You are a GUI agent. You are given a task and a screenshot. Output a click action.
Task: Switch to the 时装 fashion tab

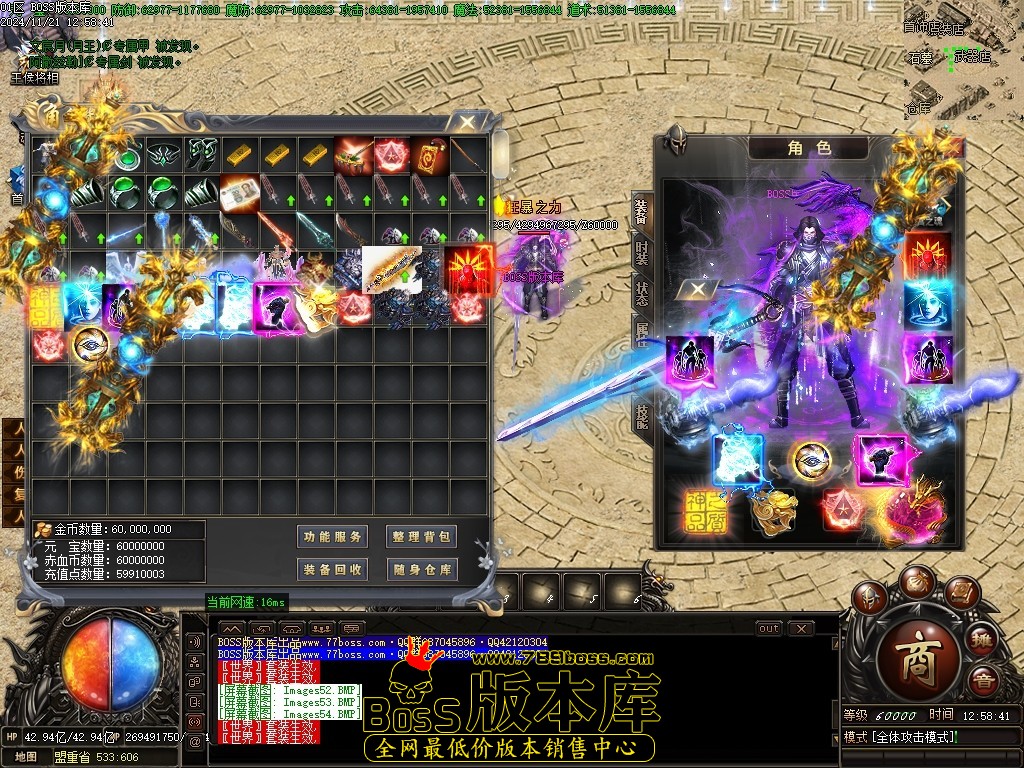[641, 256]
